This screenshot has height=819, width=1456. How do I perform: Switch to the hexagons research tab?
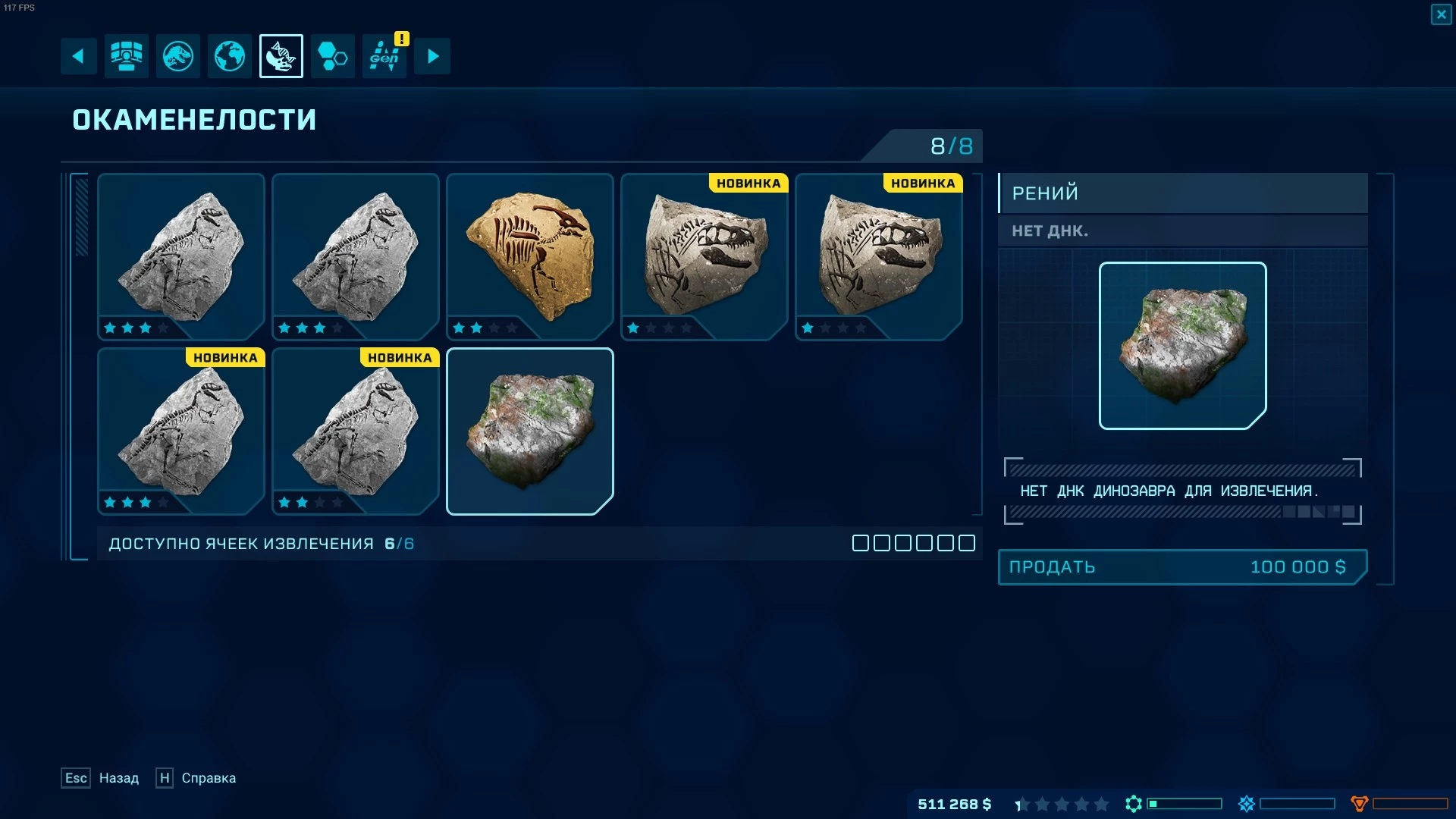click(333, 56)
